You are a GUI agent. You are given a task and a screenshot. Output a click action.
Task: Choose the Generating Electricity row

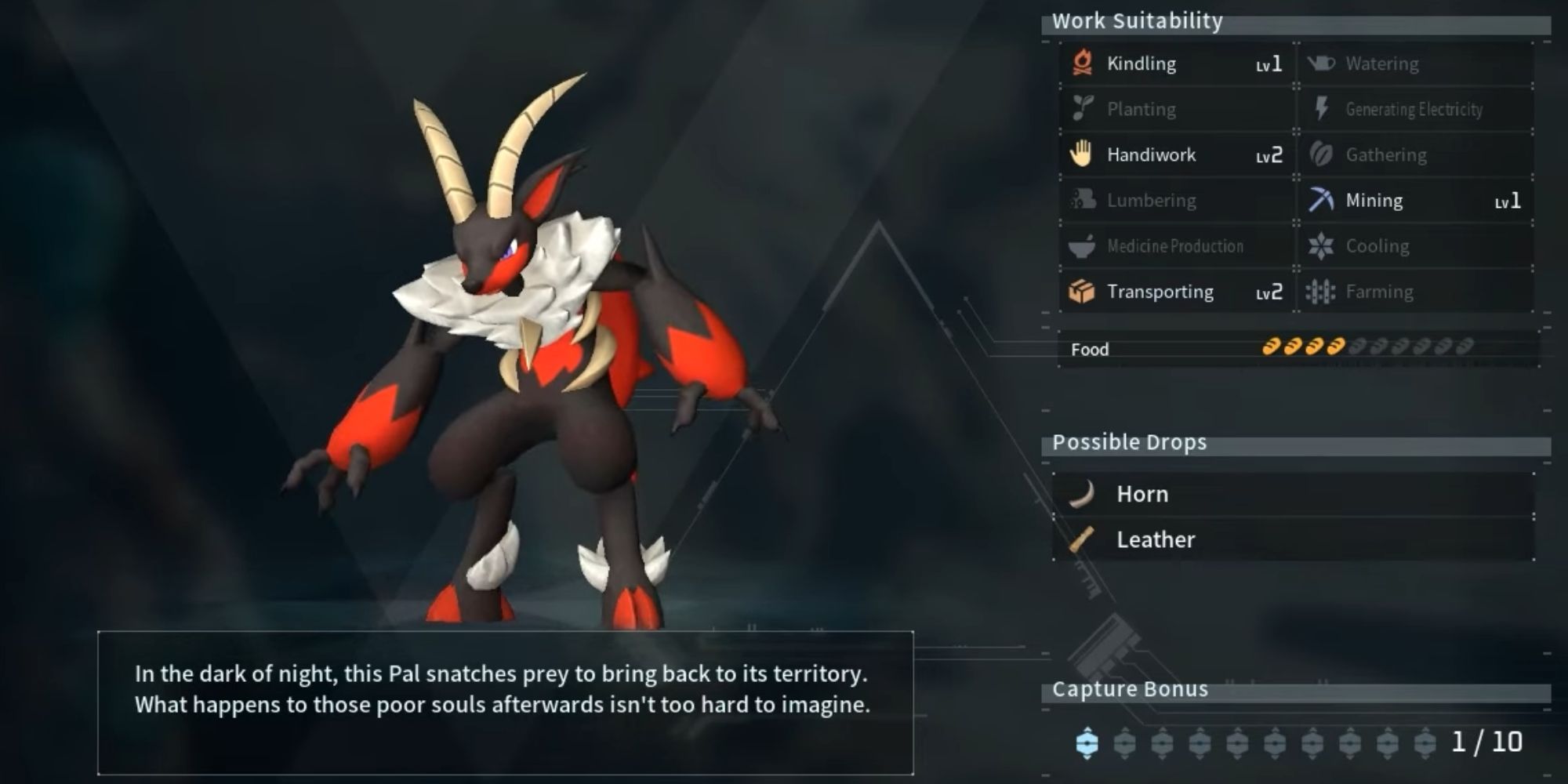pyautogui.click(x=1415, y=109)
